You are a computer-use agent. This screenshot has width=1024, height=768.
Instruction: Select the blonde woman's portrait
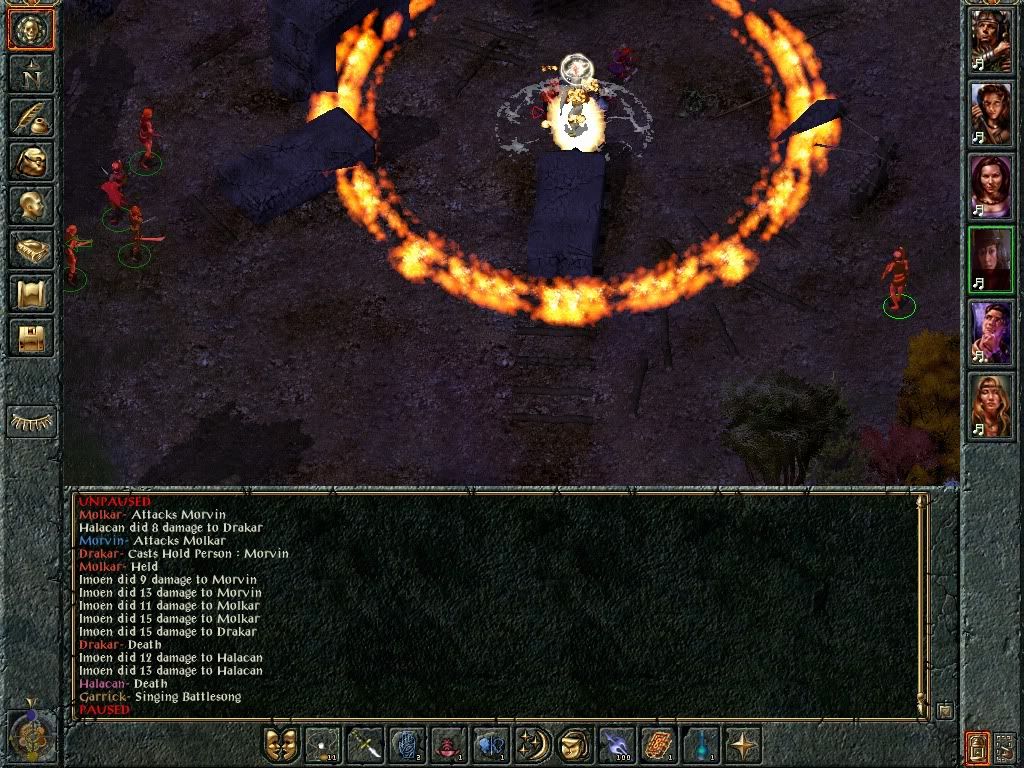click(x=990, y=405)
